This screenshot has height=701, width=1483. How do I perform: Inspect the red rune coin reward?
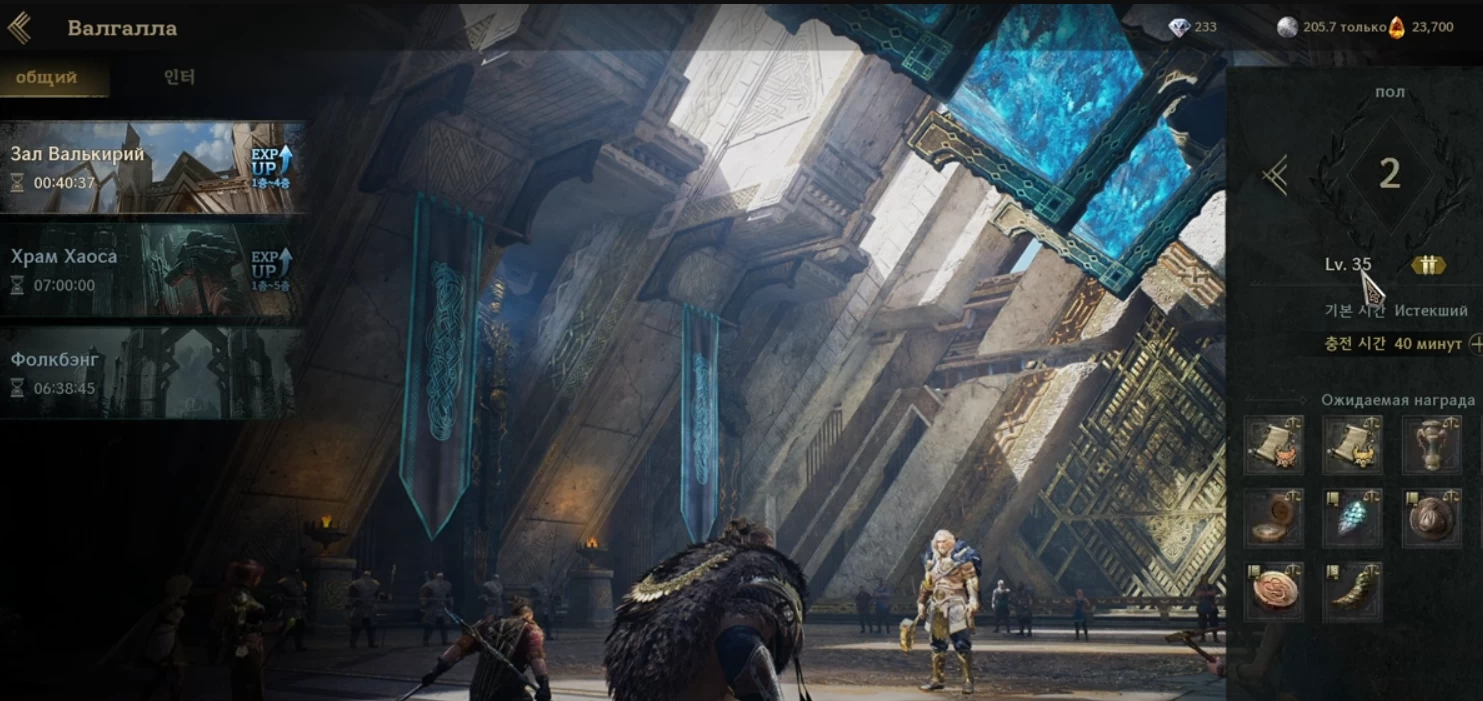(x=1274, y=591)
